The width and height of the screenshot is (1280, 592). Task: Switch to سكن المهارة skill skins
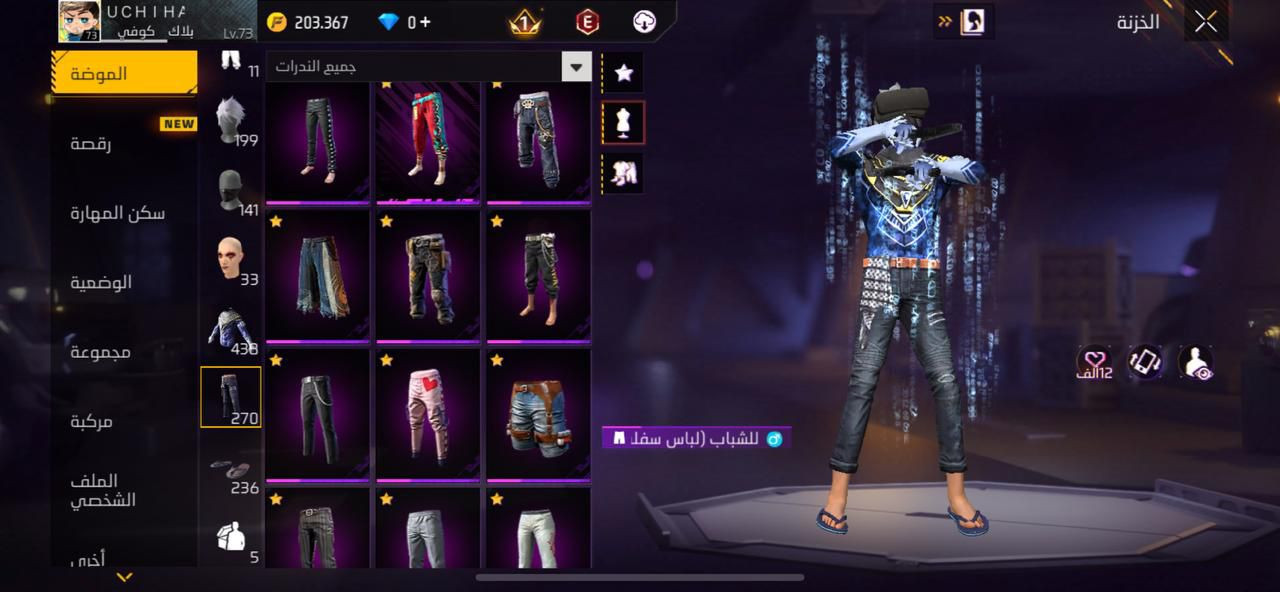click(117, 213)
